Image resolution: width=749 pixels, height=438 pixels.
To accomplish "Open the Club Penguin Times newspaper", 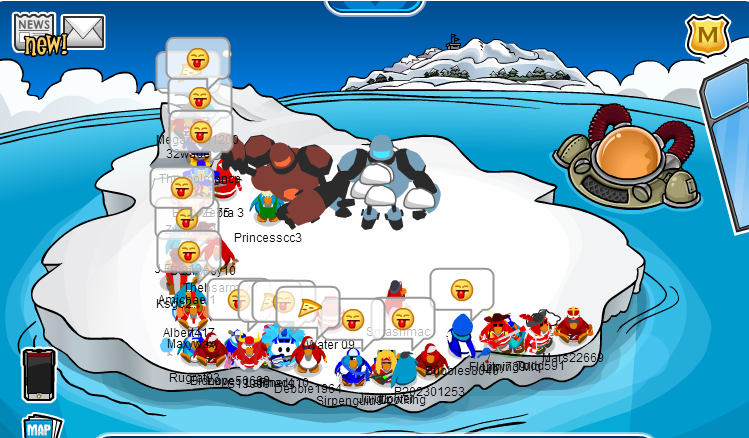I will 37,33.
